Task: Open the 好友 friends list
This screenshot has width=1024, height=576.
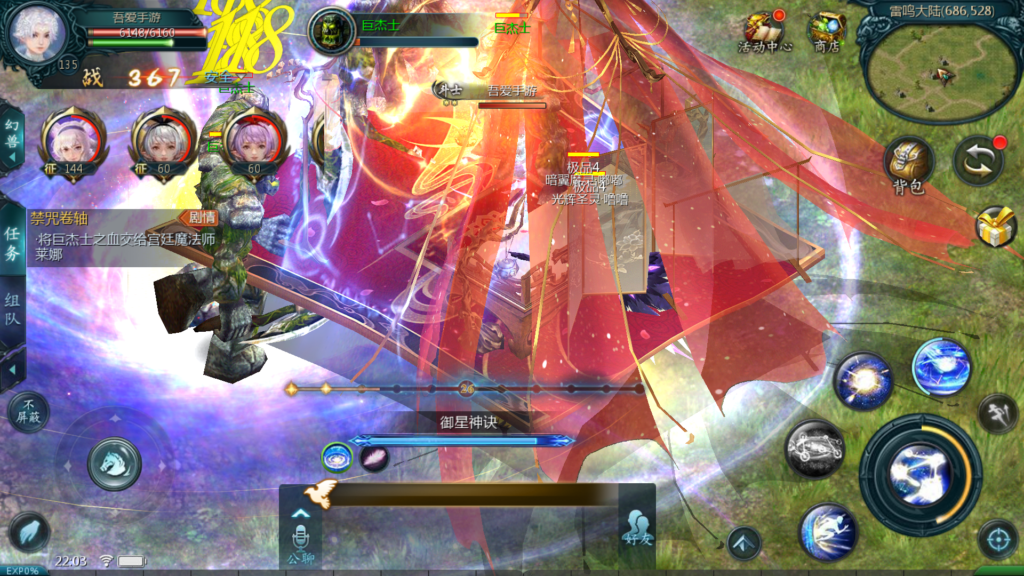Action: tap(636, 528)
